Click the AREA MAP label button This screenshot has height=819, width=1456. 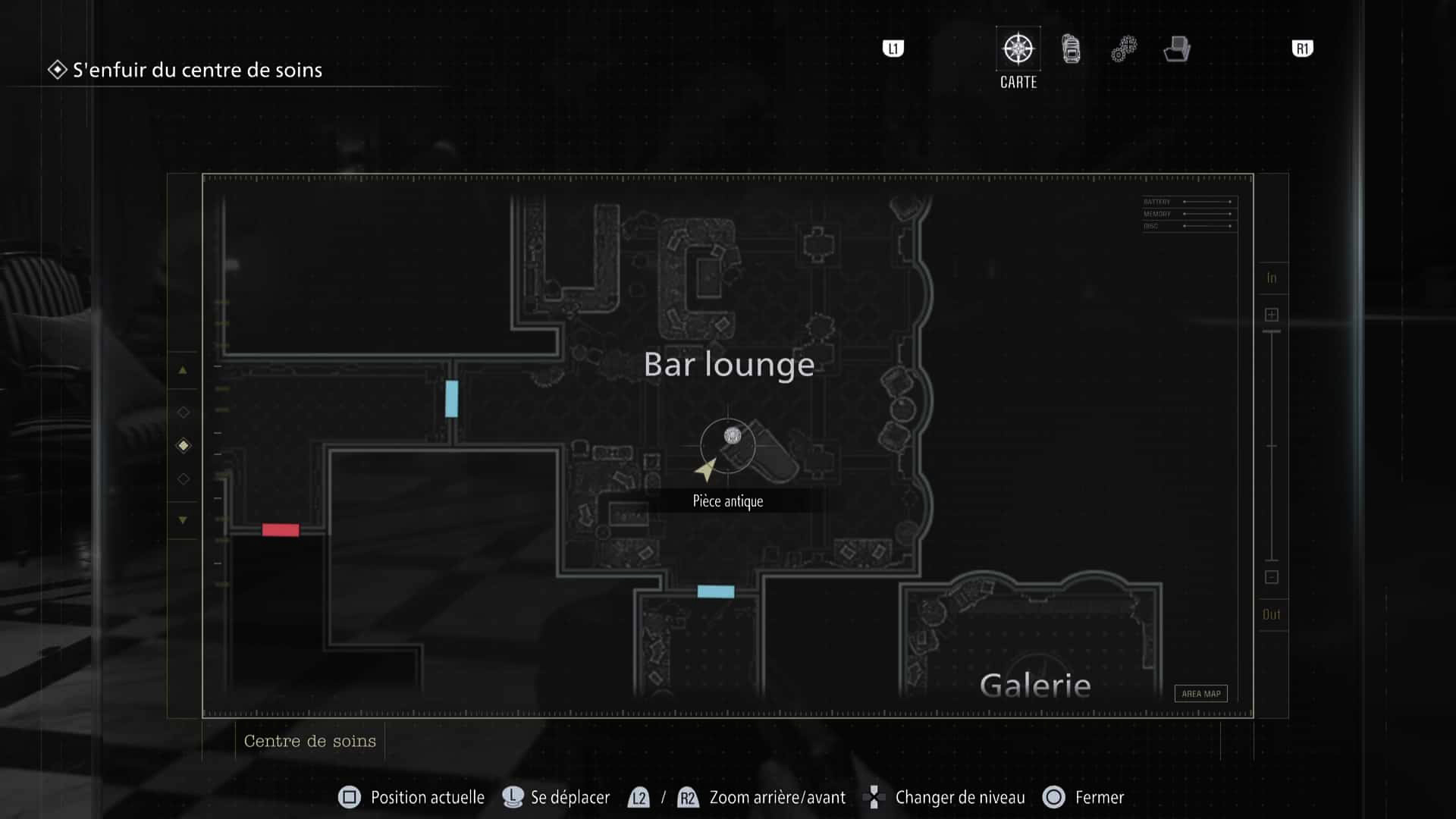point(1200,694)
